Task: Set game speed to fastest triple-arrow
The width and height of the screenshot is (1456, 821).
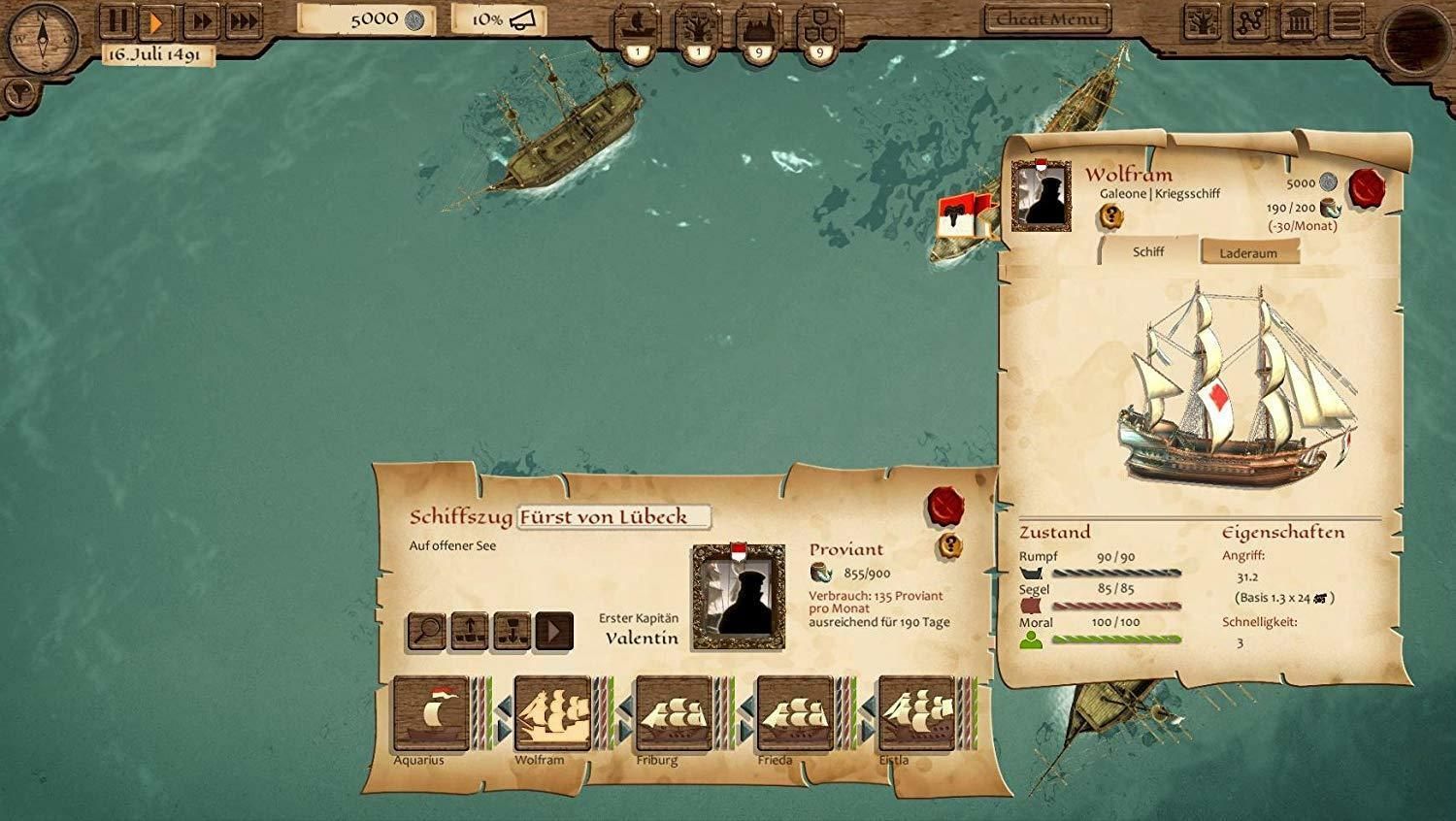Action: coord(244,21)
